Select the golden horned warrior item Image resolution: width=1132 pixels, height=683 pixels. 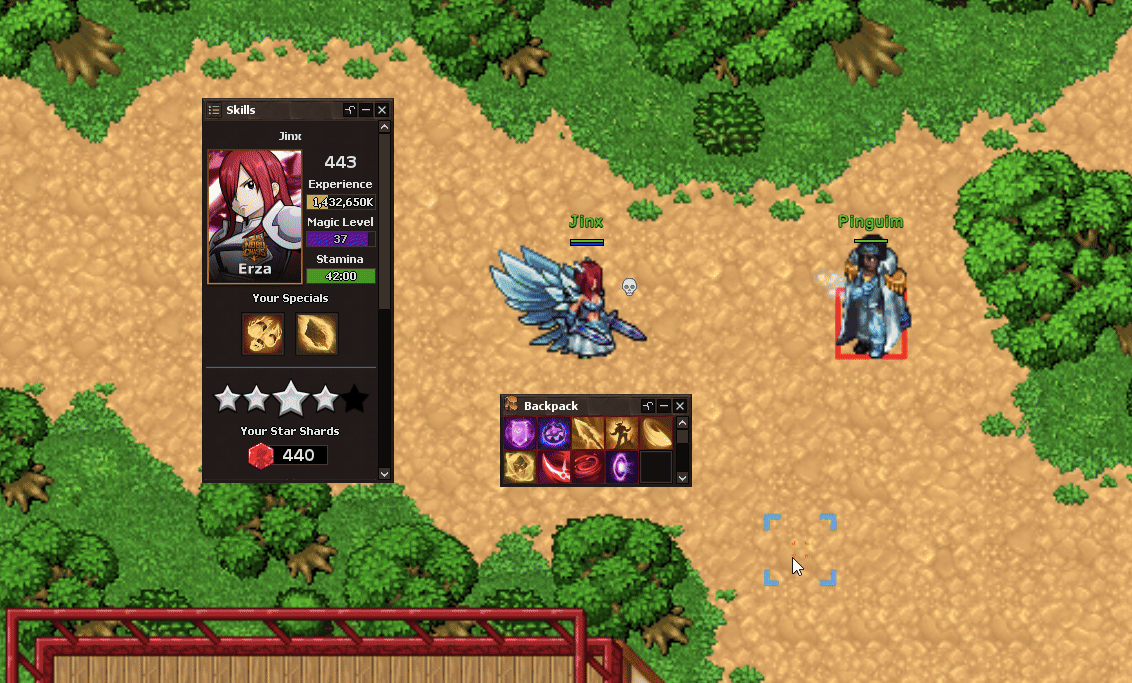tap(621, 434)
